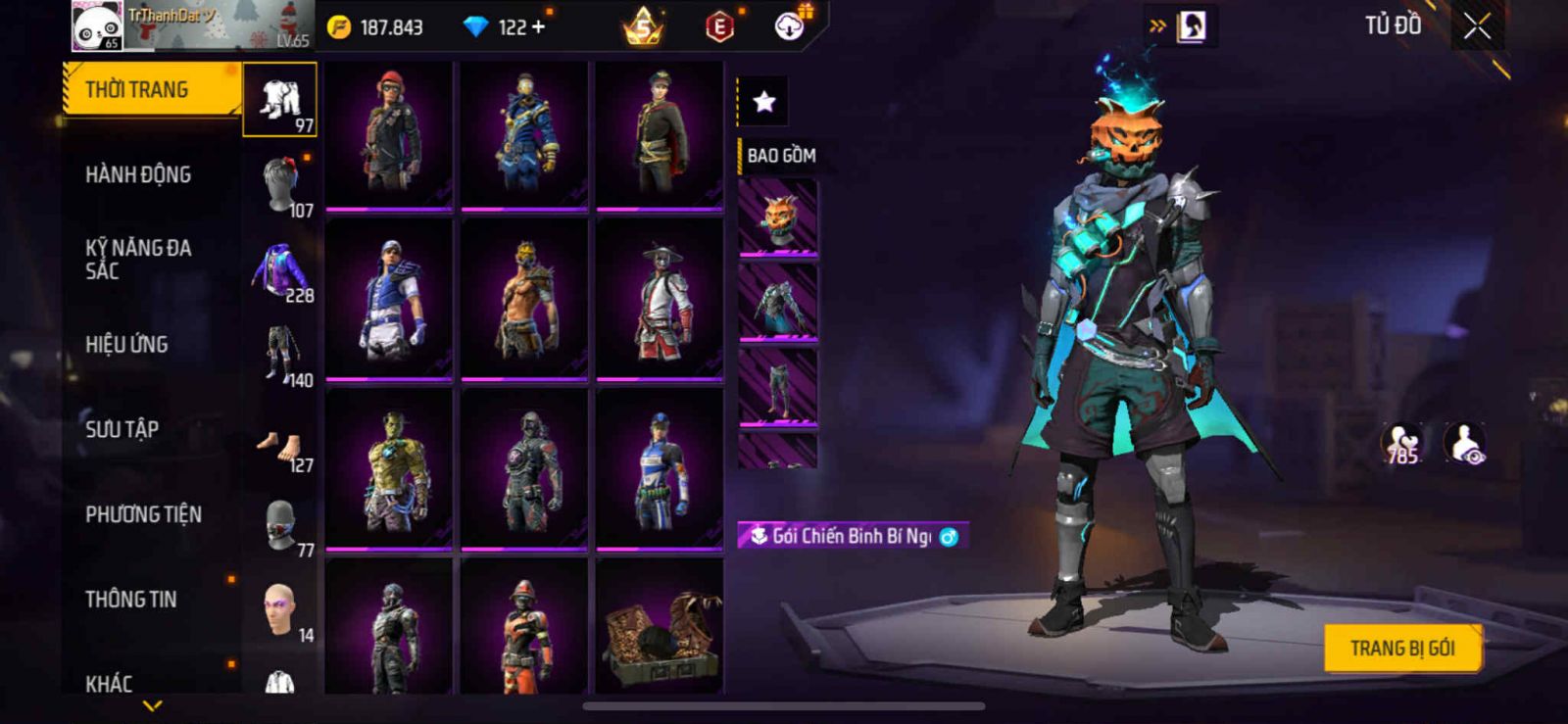
Task: Open the cloud download icon
Action: tap(790, 26)
